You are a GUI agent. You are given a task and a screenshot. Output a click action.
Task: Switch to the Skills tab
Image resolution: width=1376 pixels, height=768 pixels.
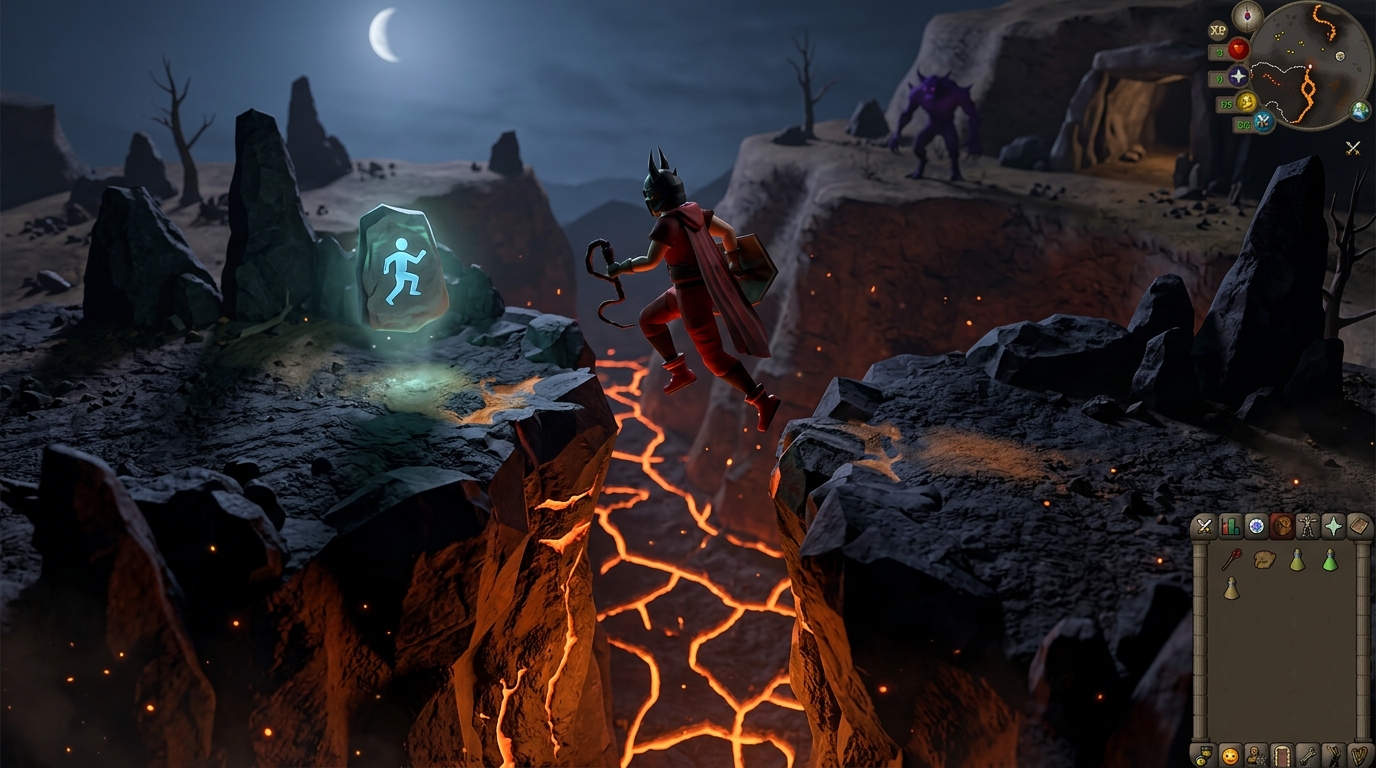click(1230, 524)
